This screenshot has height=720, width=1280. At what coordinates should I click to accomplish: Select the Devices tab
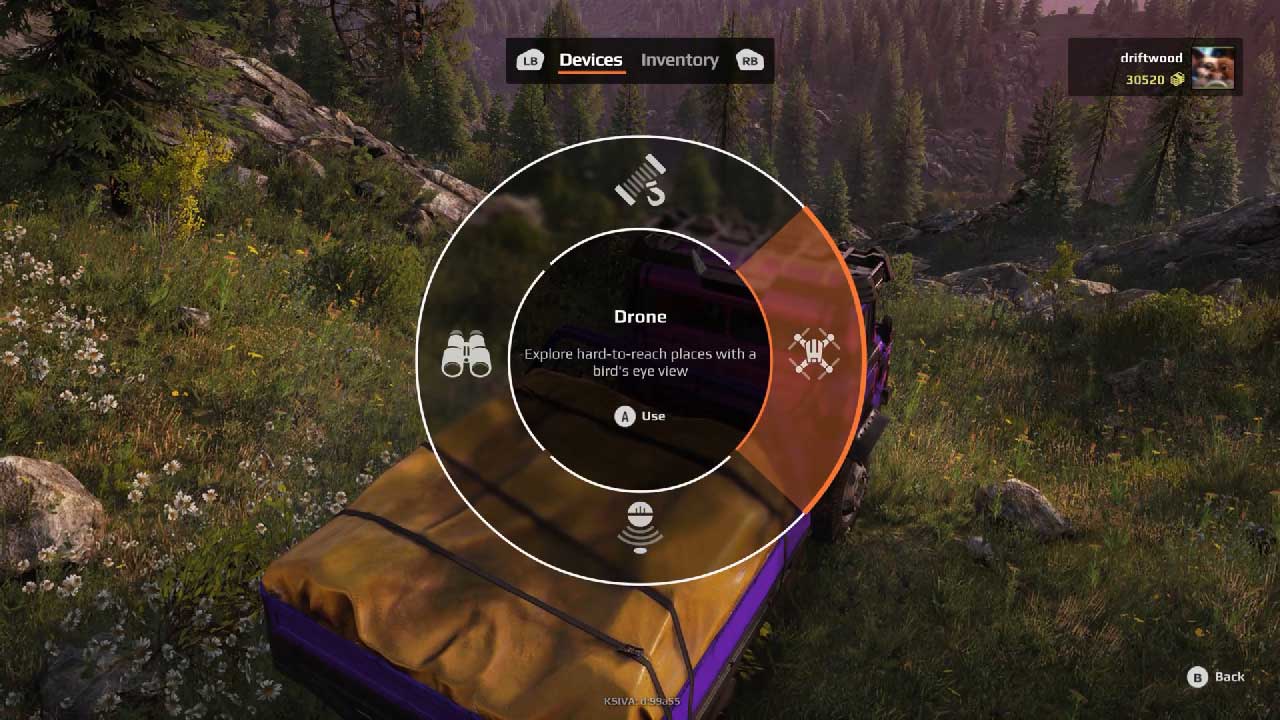(590, 60)
